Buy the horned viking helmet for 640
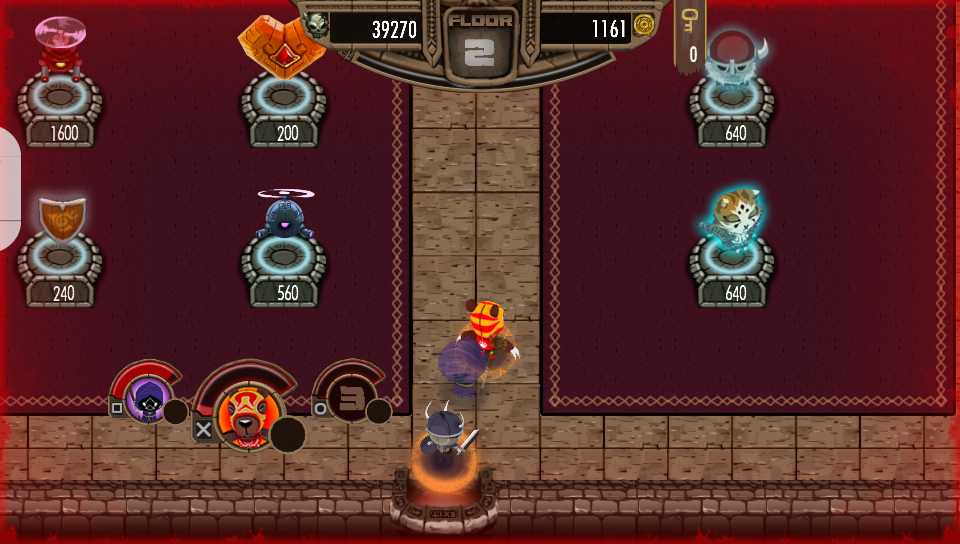Viewport: 960px width, 544px height. (735, 58)
